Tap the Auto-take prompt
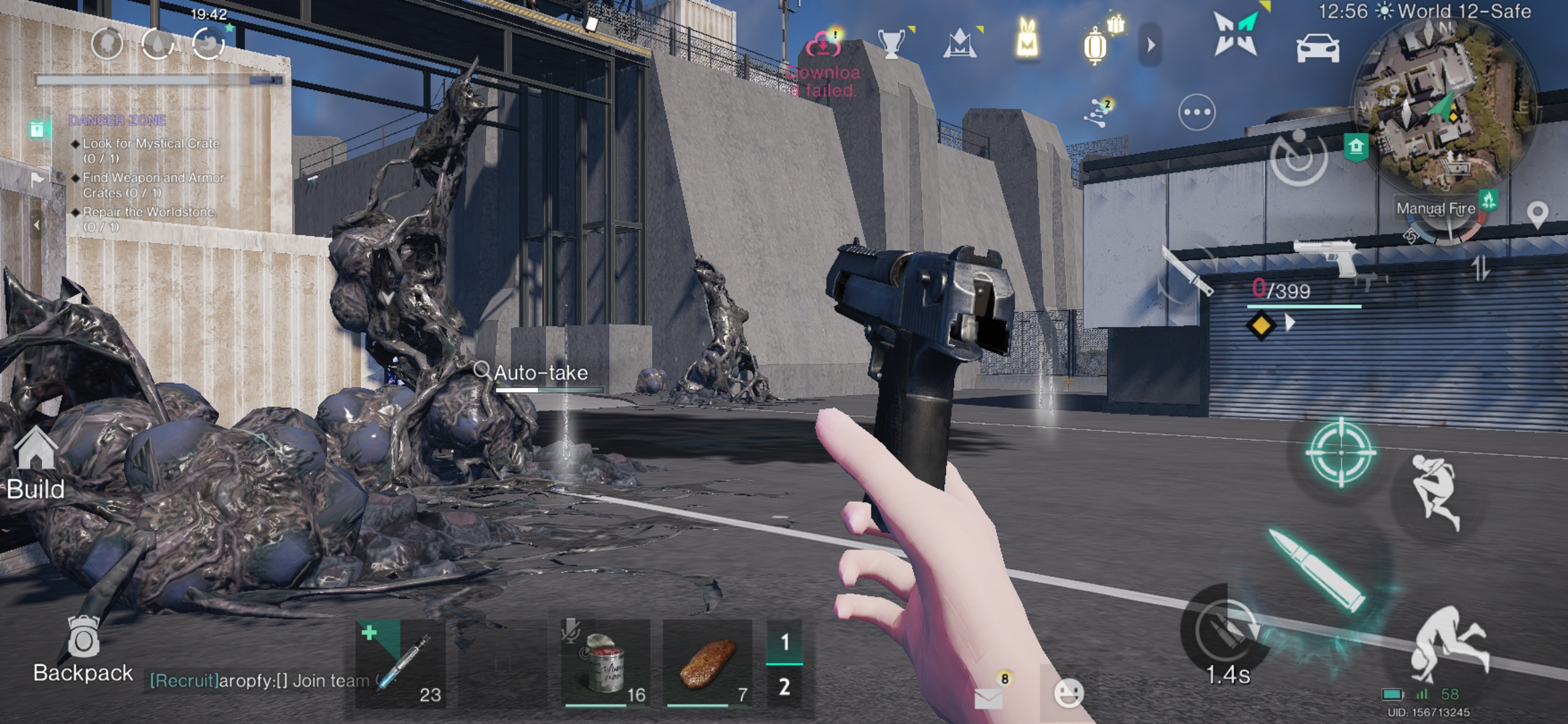The image size is (1568, 724). click(x=540, y=373)
